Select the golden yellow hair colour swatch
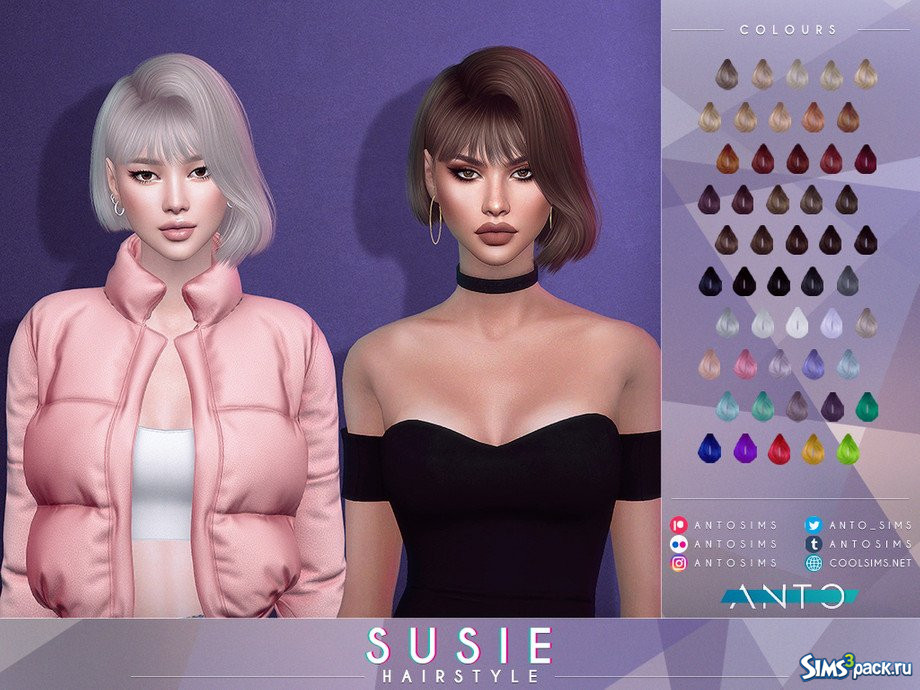The image size is (920, 690). click(x=812, y=449)
